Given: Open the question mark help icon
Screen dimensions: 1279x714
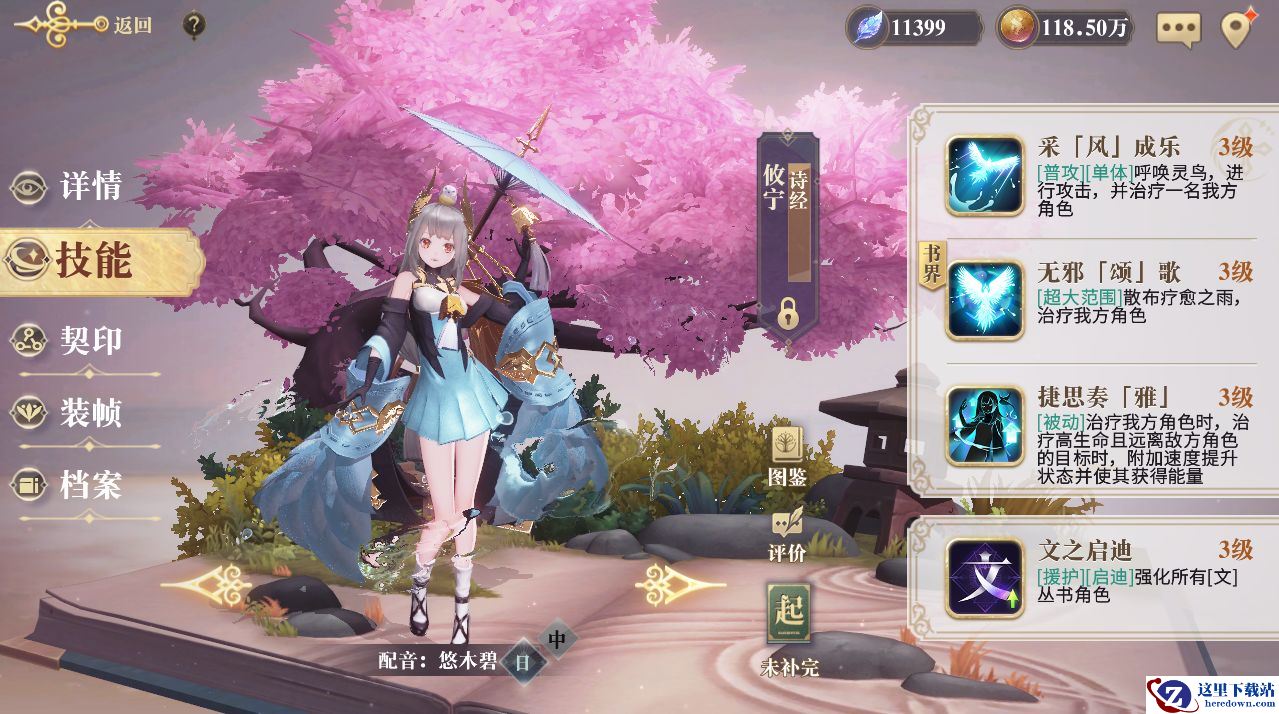Looking at the screenshot, I should click(x=196, y=26).
